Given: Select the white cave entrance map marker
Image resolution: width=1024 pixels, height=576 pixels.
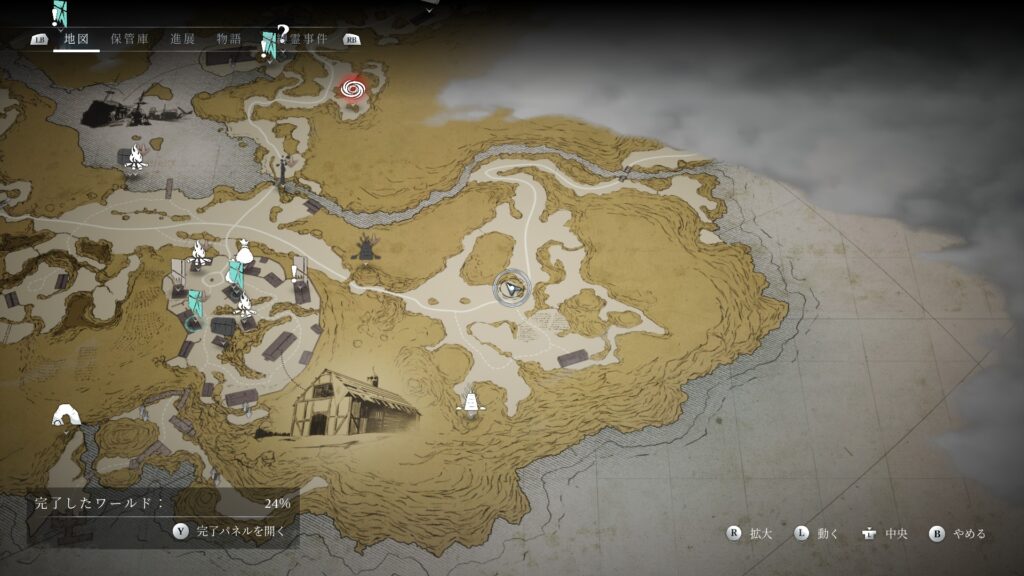Looking at the screenshot, I should [66, 414].
